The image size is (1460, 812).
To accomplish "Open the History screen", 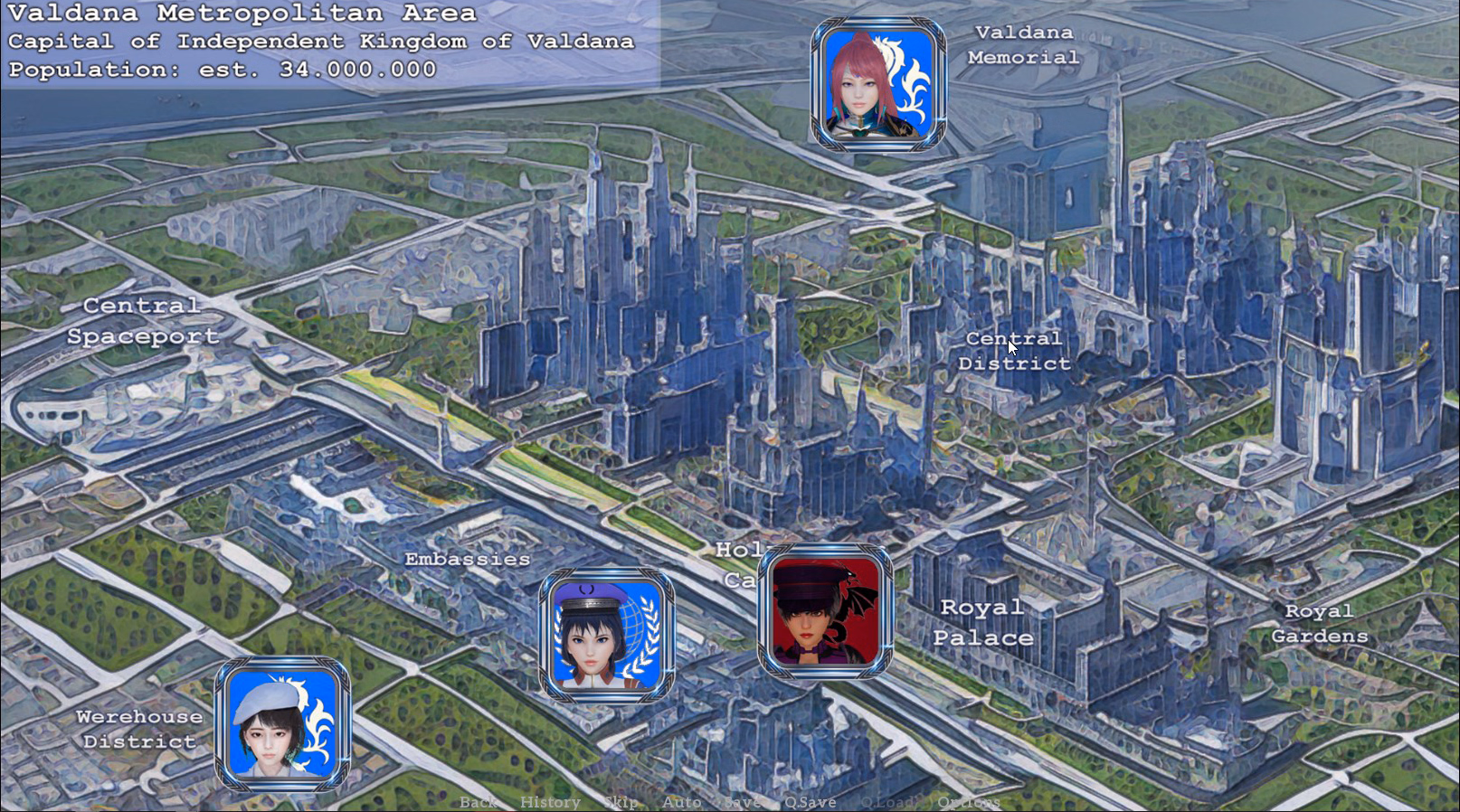I will coord(551,802).
